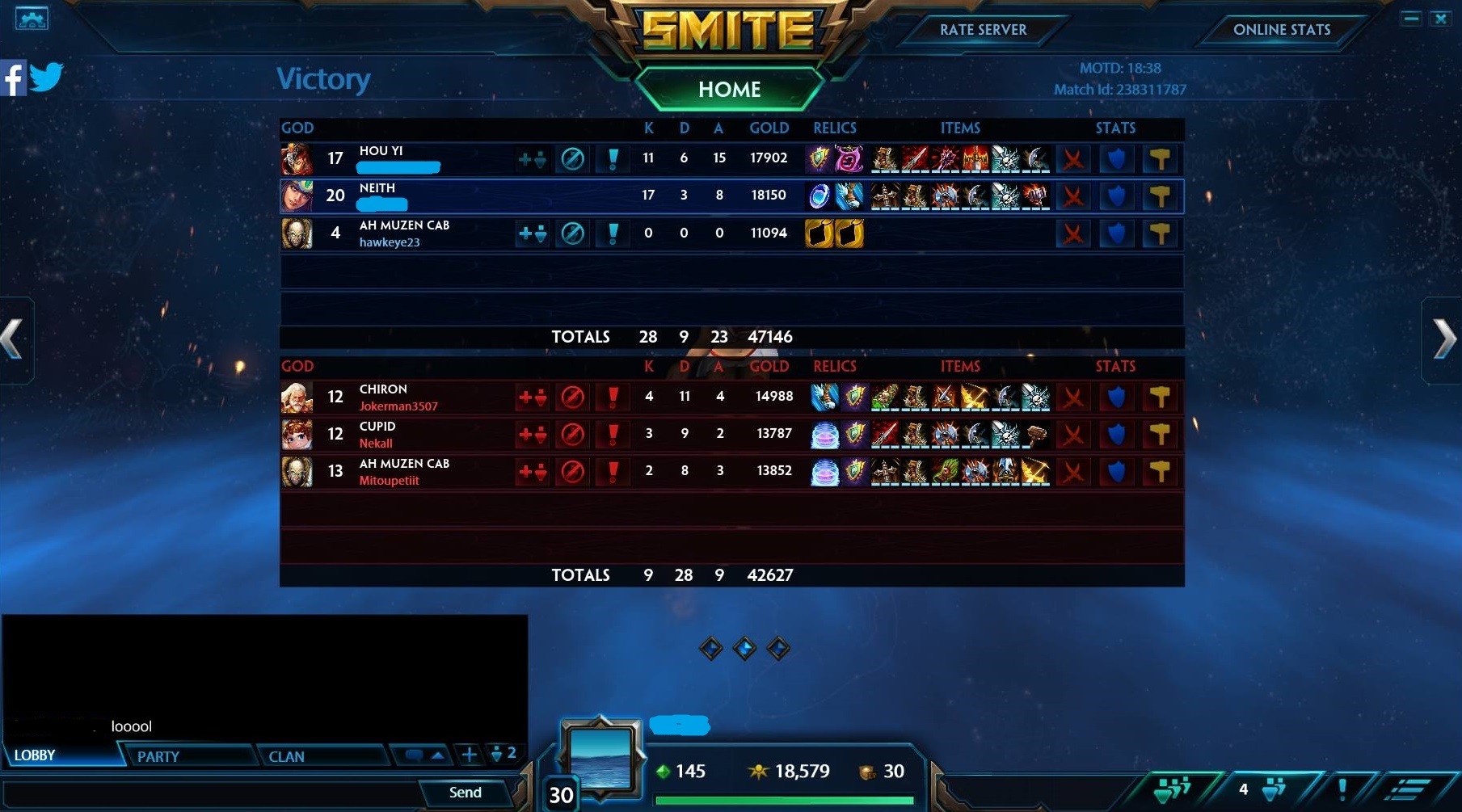Screen dimensions: 1462x812
Task: Go to the previous page with left arrow
Action: point(14,339)
